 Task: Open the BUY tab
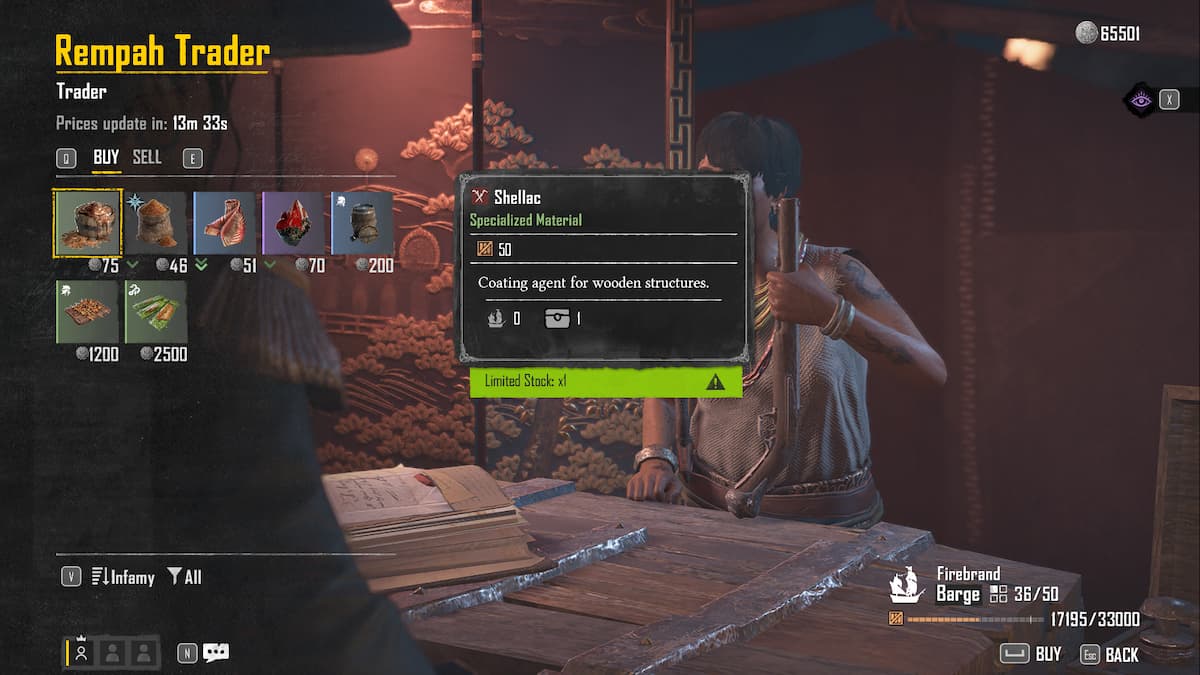tap(106, 157)
